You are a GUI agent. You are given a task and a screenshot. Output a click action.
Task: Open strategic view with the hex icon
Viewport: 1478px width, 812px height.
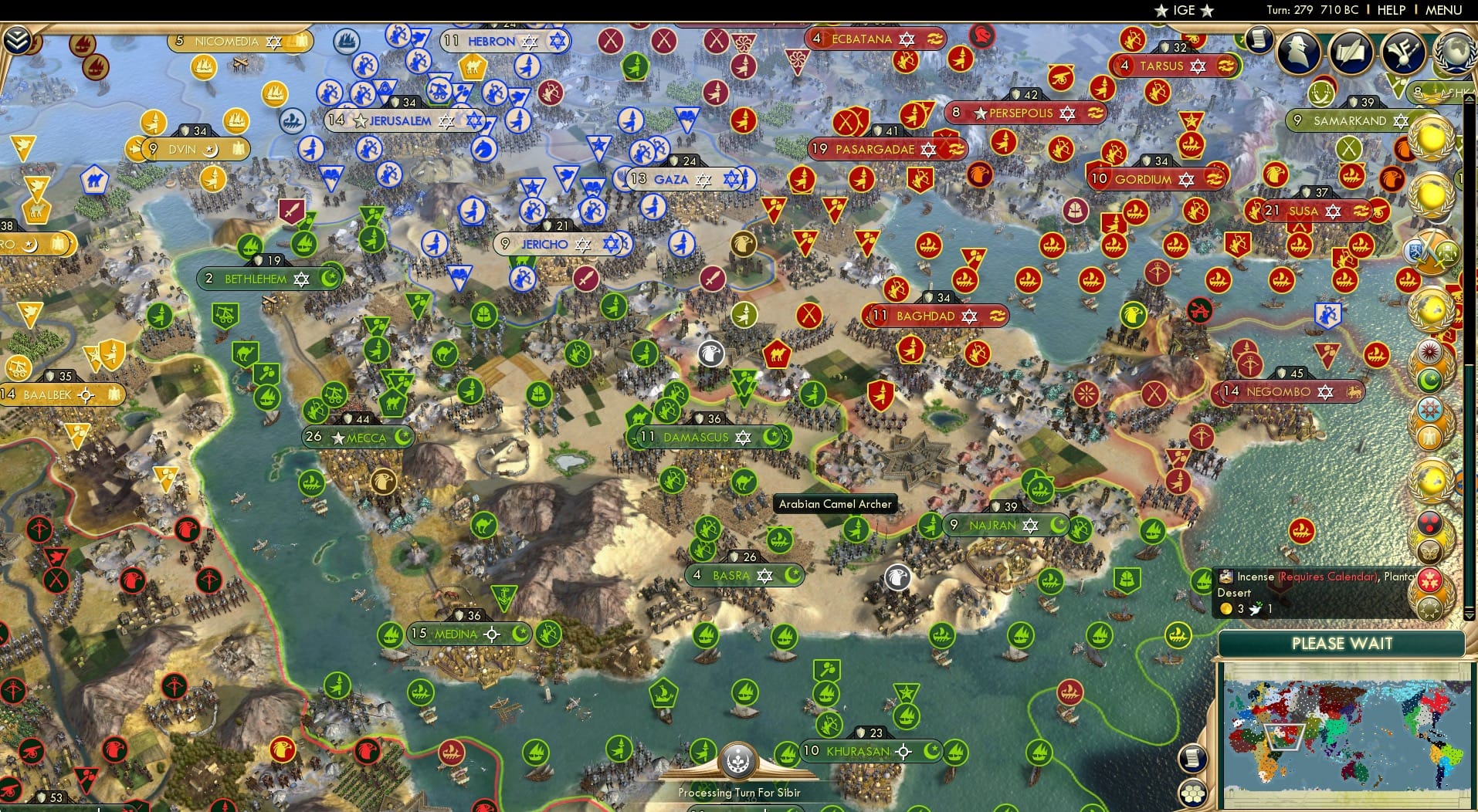point(1193,793)
